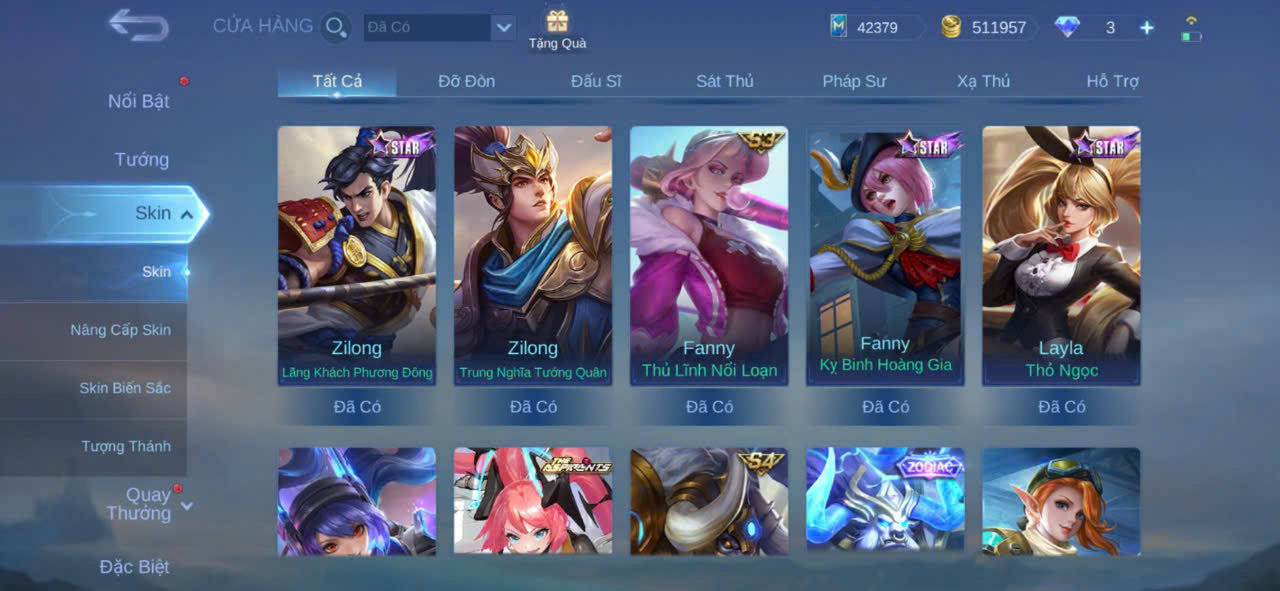Open the shop search magnifier

tap(336, 27)
